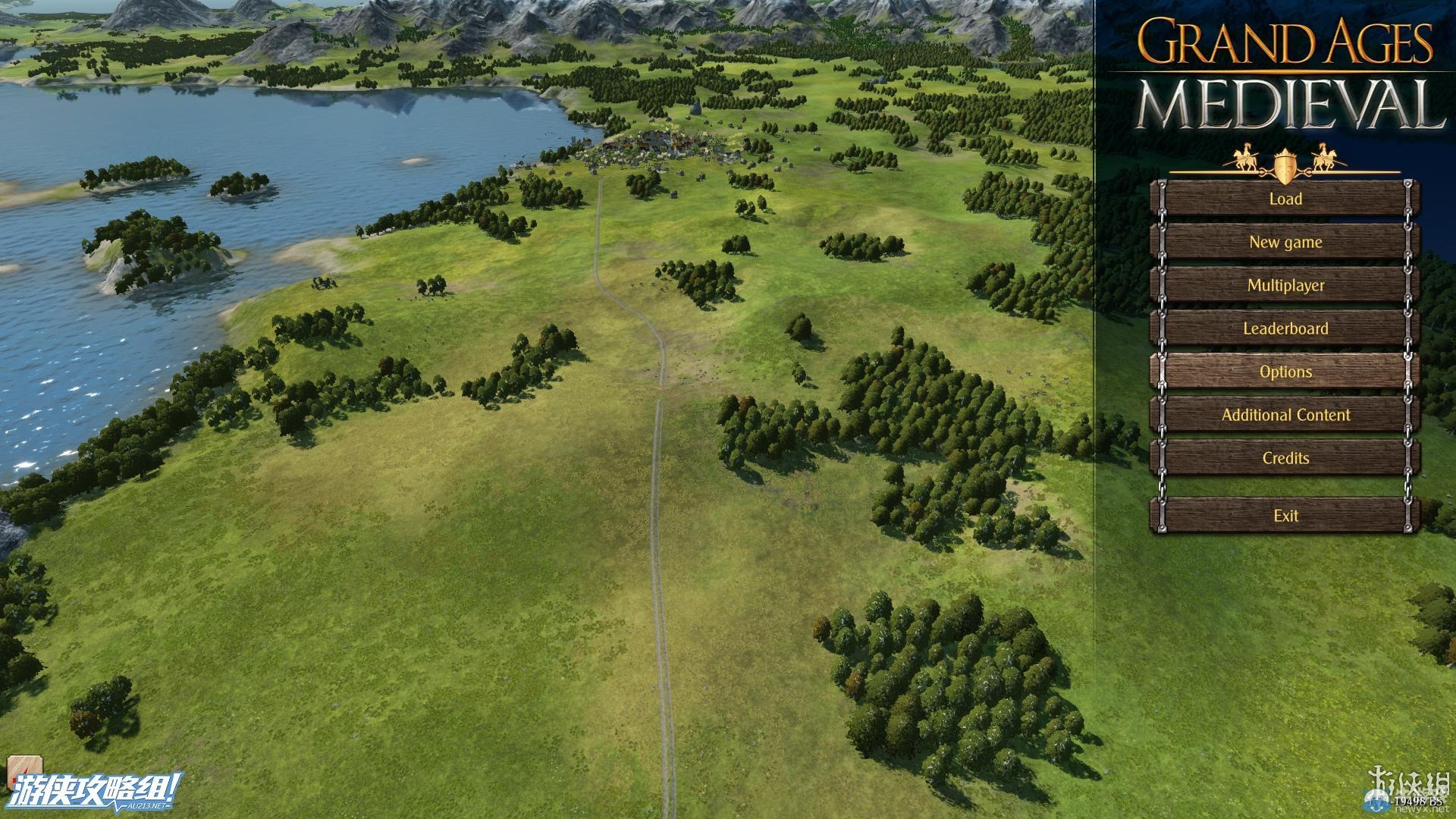Viewport: 1456px width, 819px height.
Task: Open the Load game menu
Action: (1285, 199)
